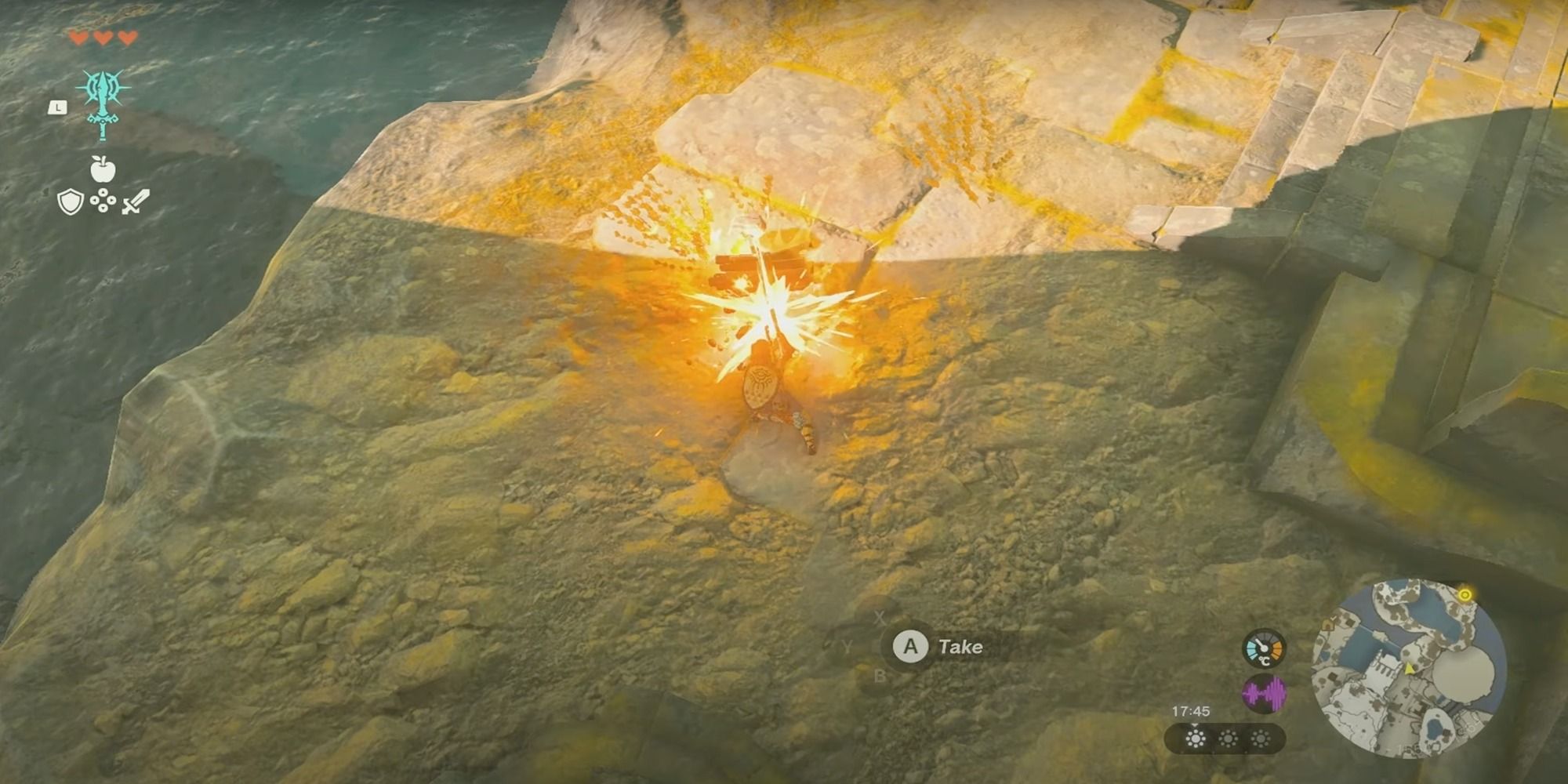Click the circular temperature gauge
Viewport: 1568px width, 784px height.
[x=1263, y=648]
